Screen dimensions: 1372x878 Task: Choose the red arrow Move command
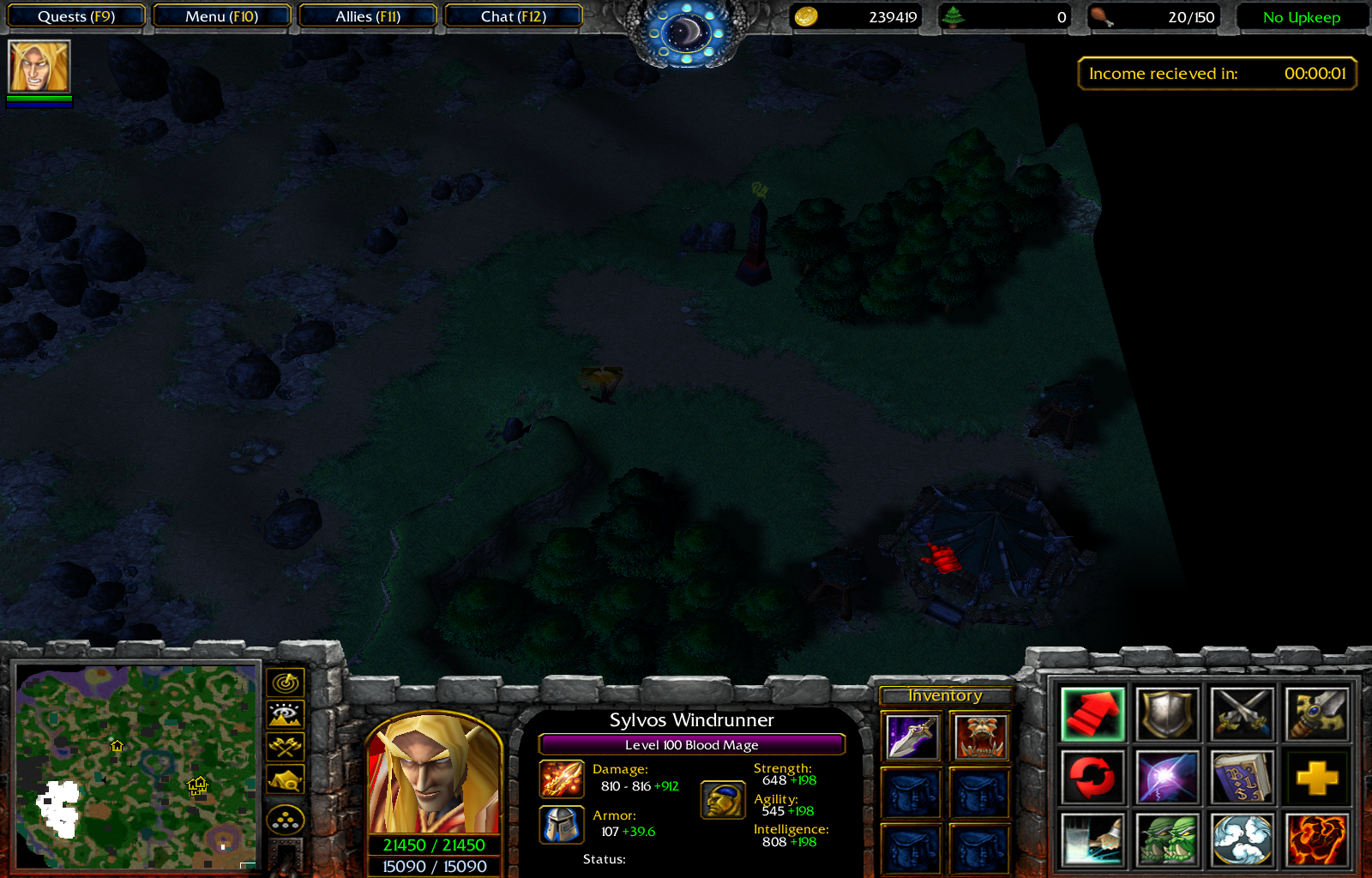1092,713
